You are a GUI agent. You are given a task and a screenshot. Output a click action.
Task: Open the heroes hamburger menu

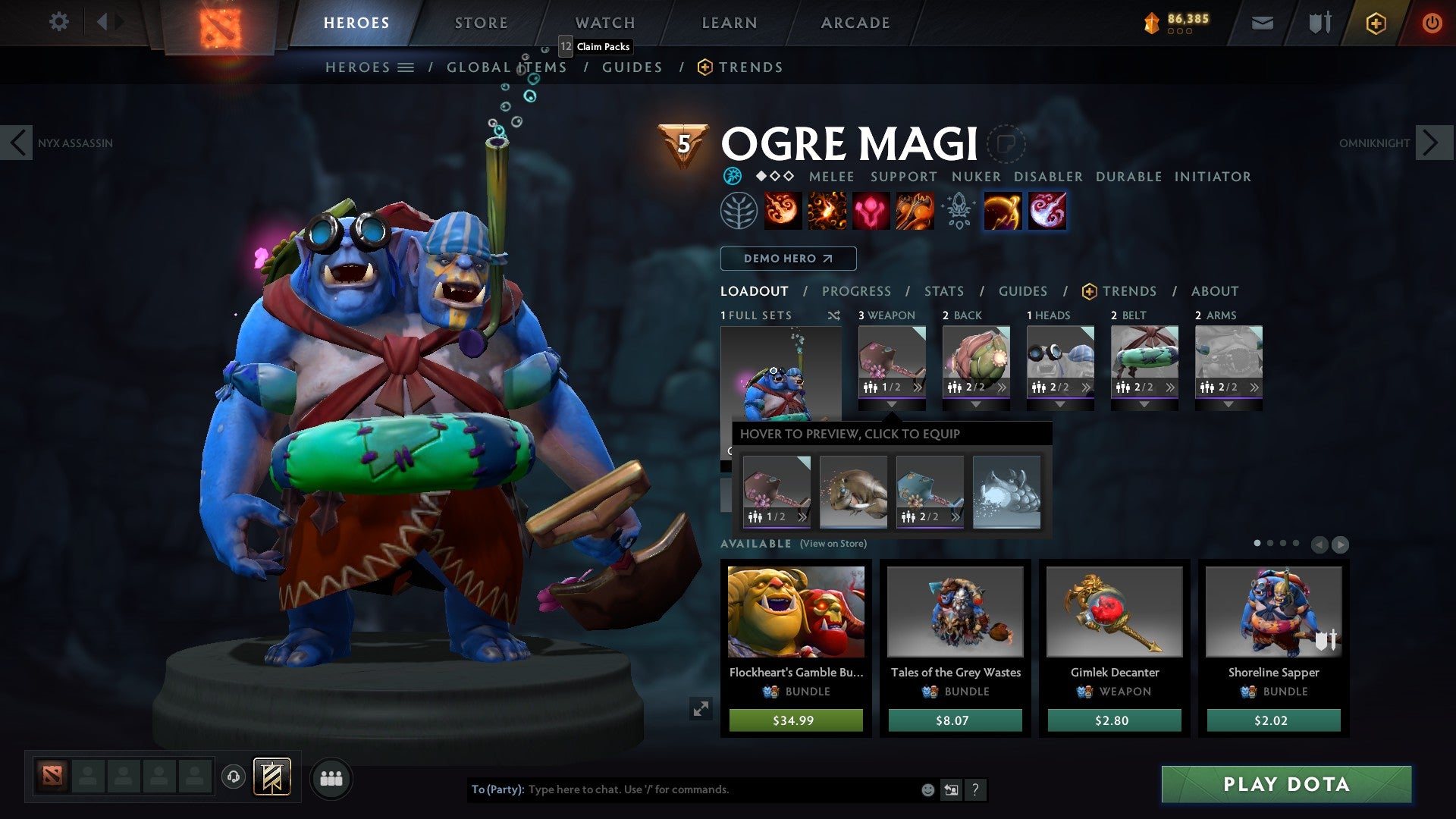[x=405, y=67]
